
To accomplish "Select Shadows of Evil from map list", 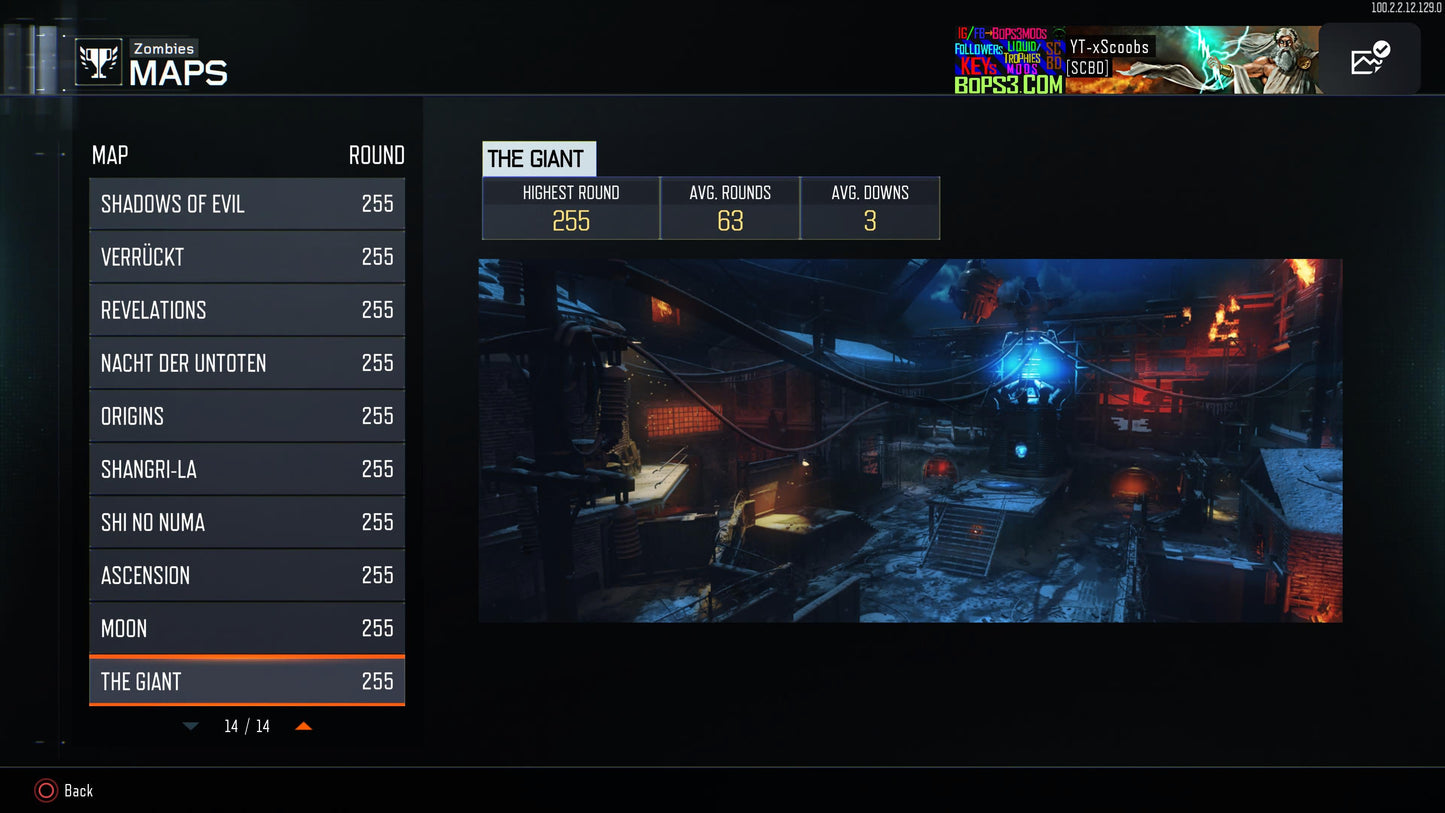I will 247,203.
